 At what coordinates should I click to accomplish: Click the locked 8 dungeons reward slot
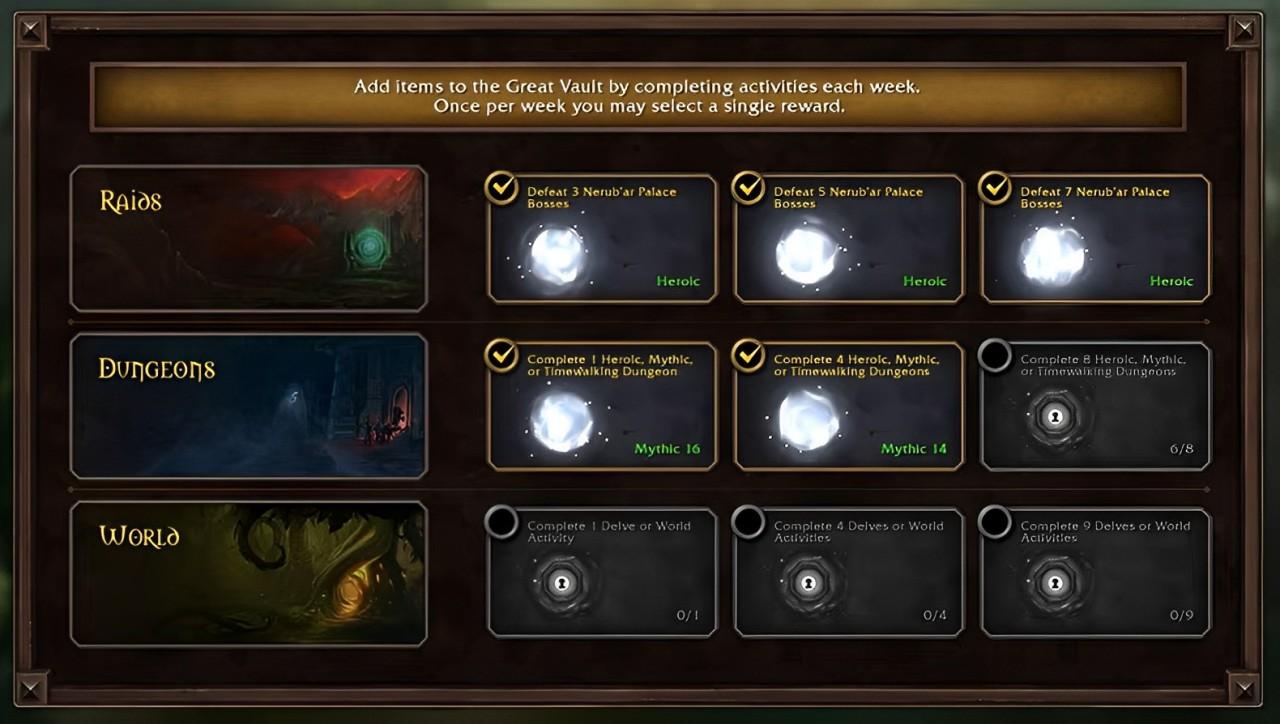1096,407
